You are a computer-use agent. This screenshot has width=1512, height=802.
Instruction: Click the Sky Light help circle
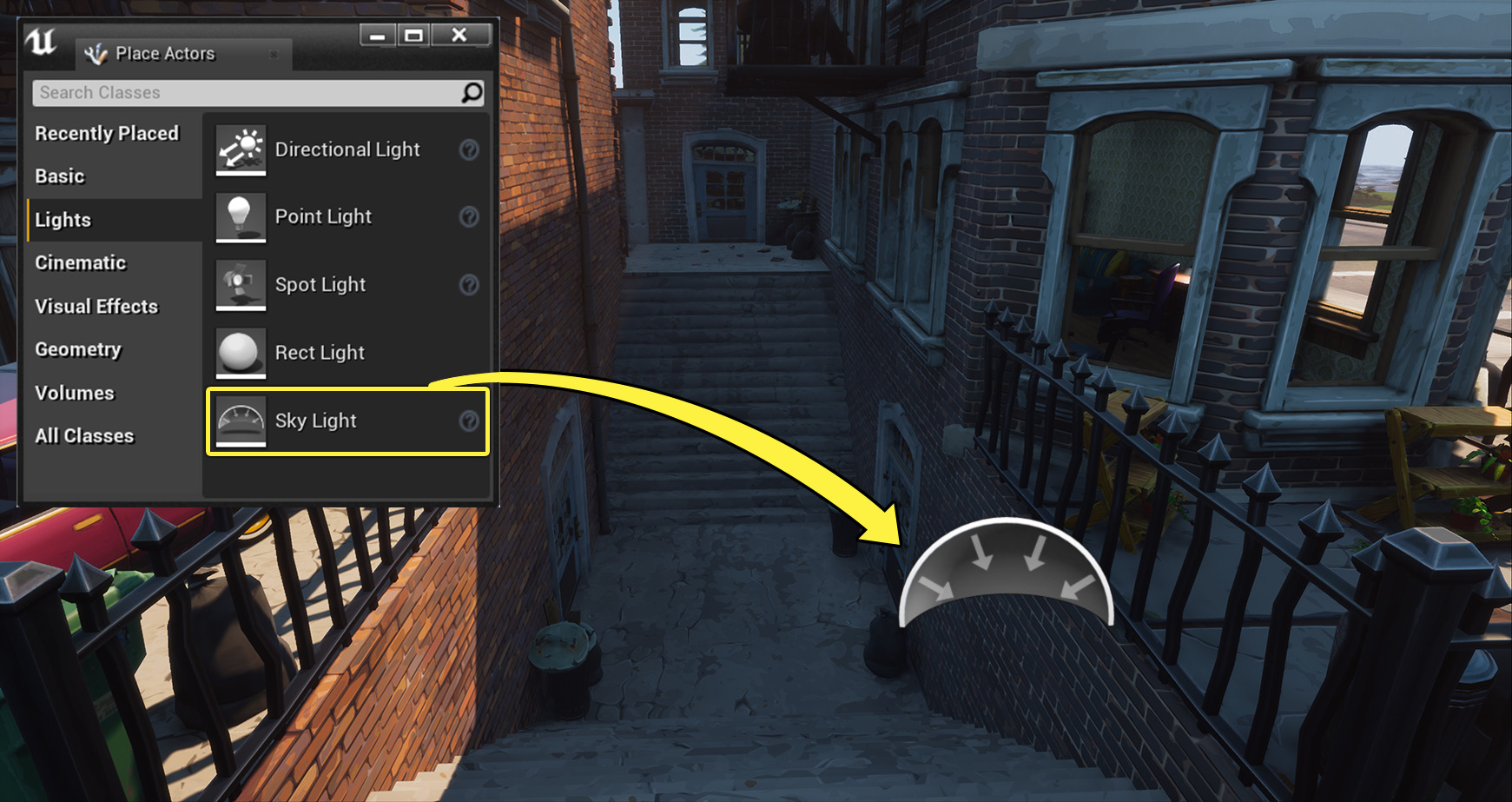(469, 421)
